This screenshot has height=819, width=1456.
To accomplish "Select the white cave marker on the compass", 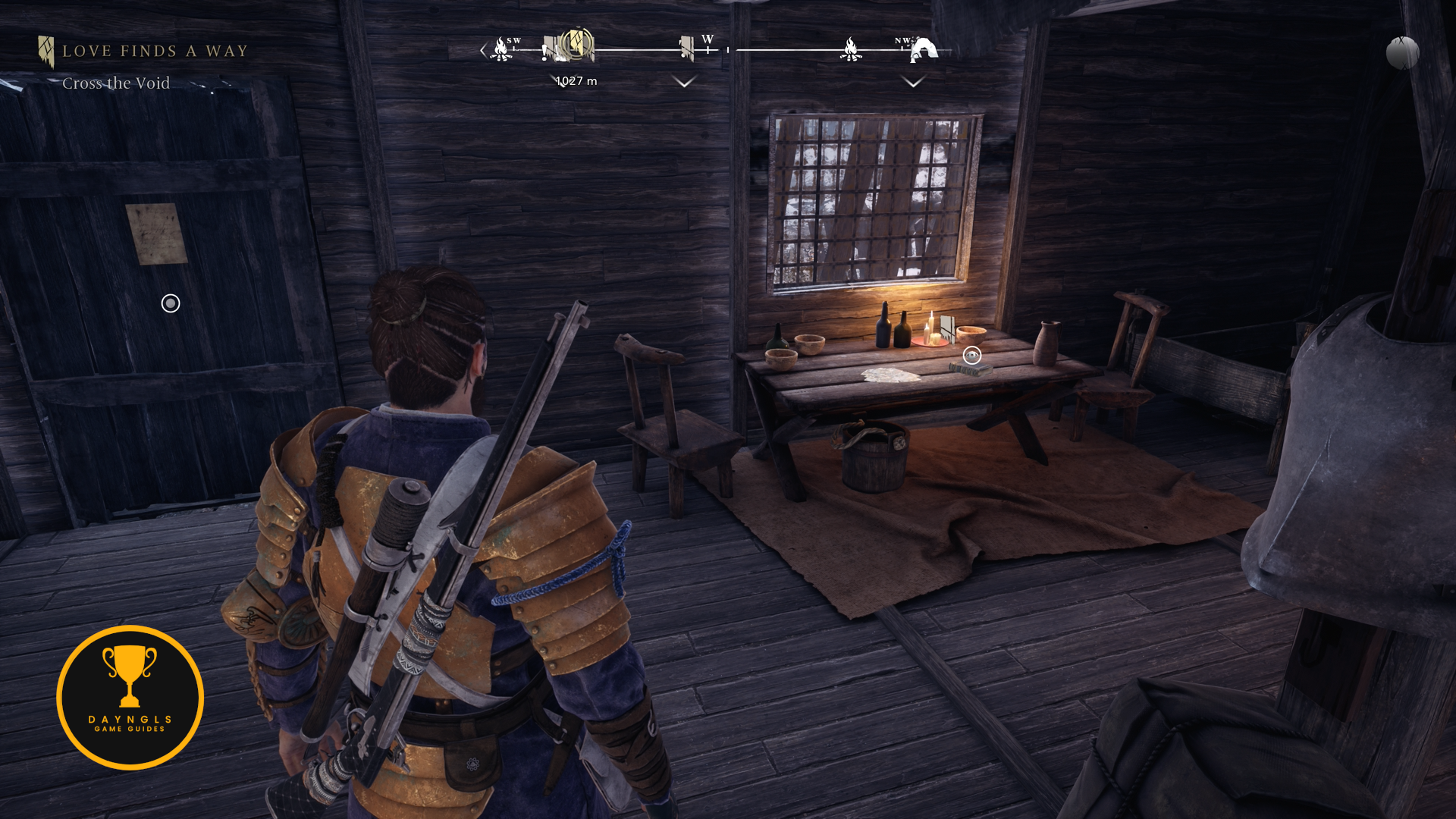I will (924, 50).
